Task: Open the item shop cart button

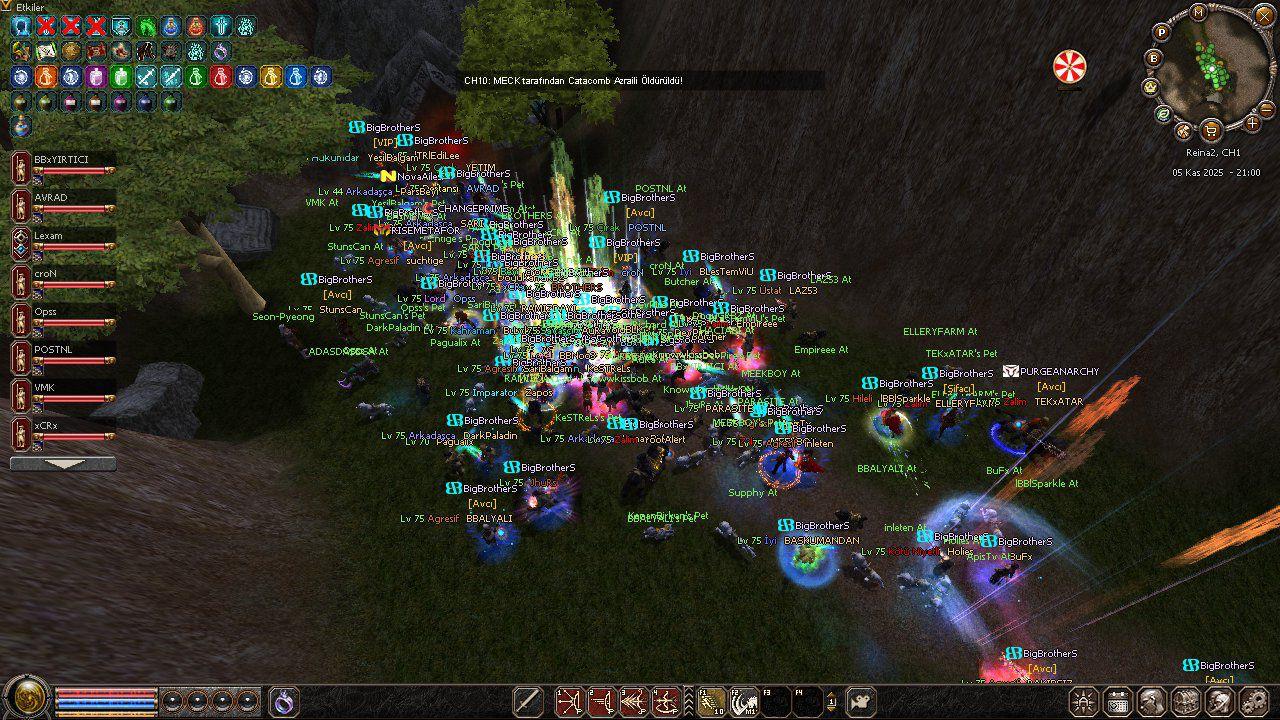Action: [x=1211, y=130]
